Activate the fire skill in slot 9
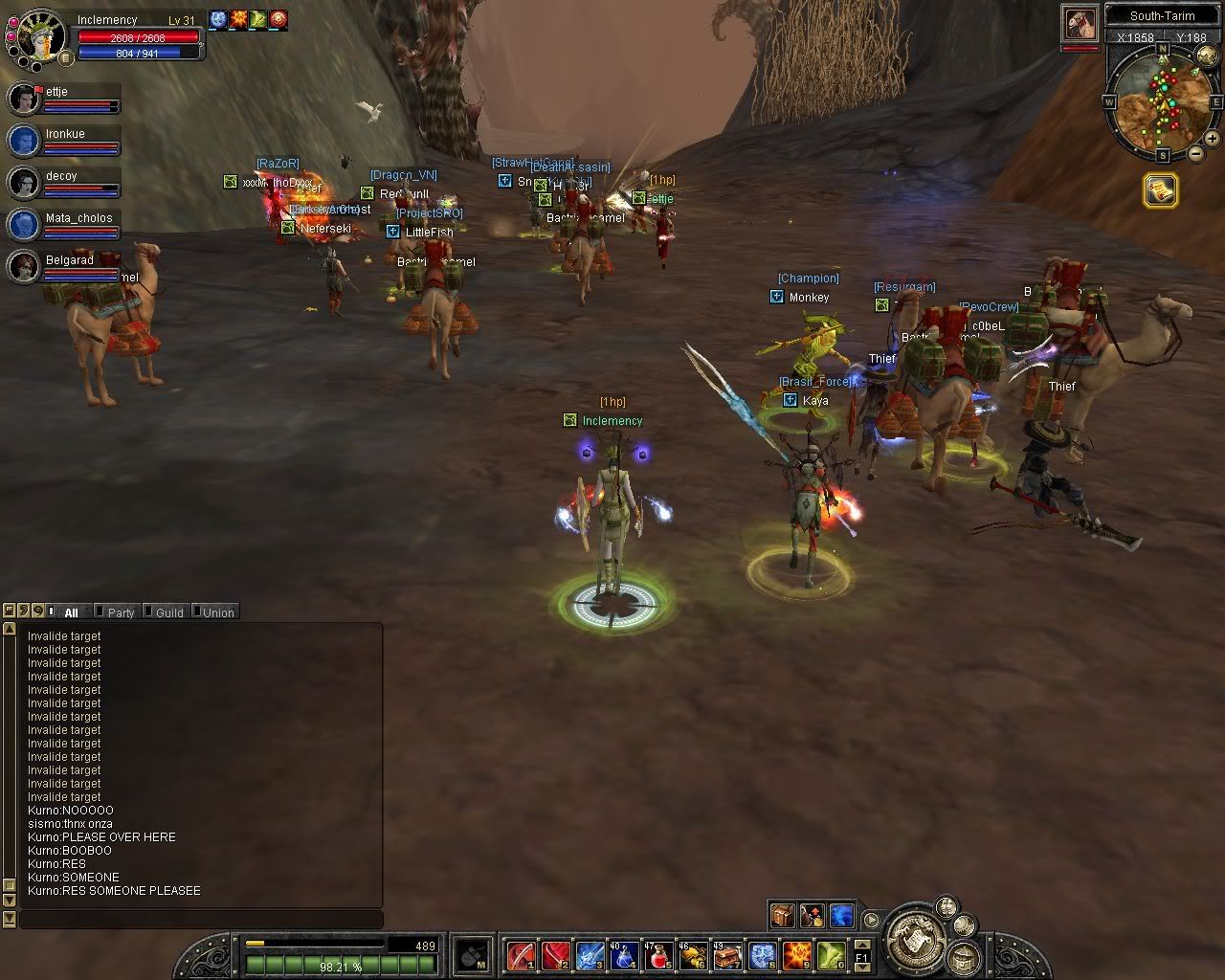 (796, 955)
